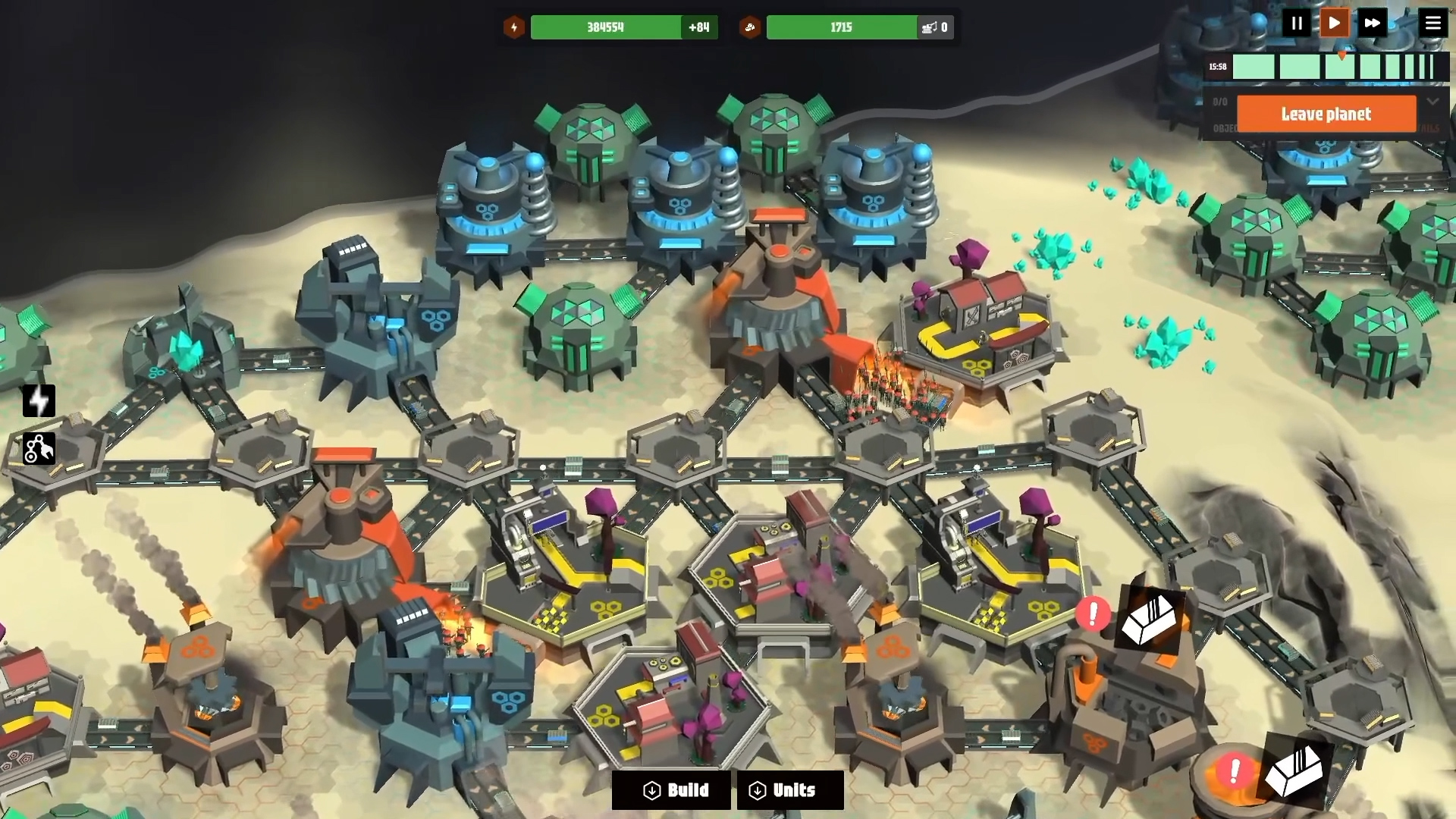Screen dimensions: 1456x819
Task: Open the vehicle/rover icon on the left sidebar
Action: click(x=39, y=449)
